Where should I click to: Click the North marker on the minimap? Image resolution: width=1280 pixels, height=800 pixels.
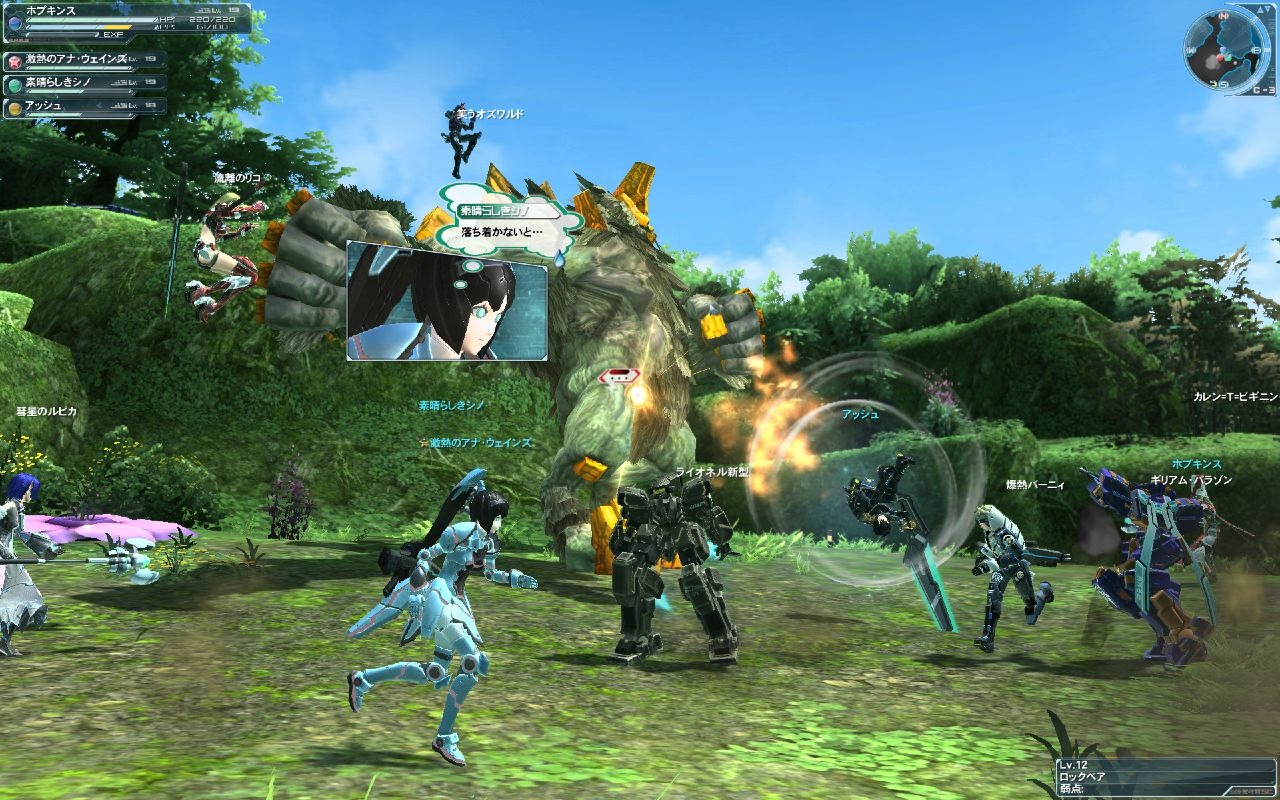tap(1221, 16)
